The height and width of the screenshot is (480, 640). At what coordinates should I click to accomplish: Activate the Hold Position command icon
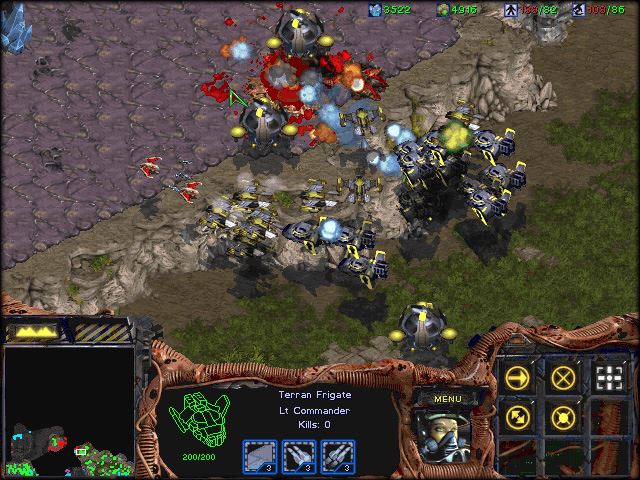click(564, 416)
